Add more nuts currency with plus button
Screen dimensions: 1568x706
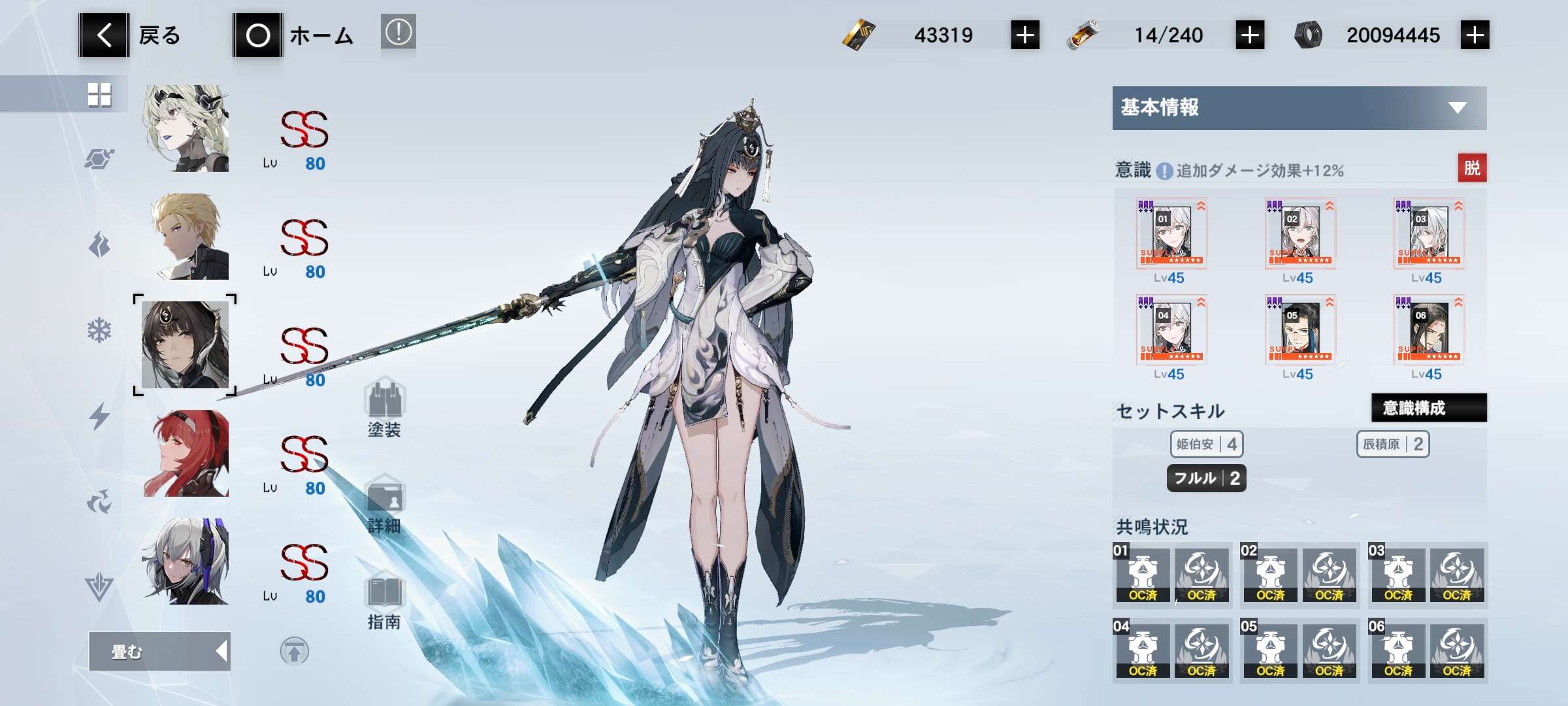[x=1475, y=35]
